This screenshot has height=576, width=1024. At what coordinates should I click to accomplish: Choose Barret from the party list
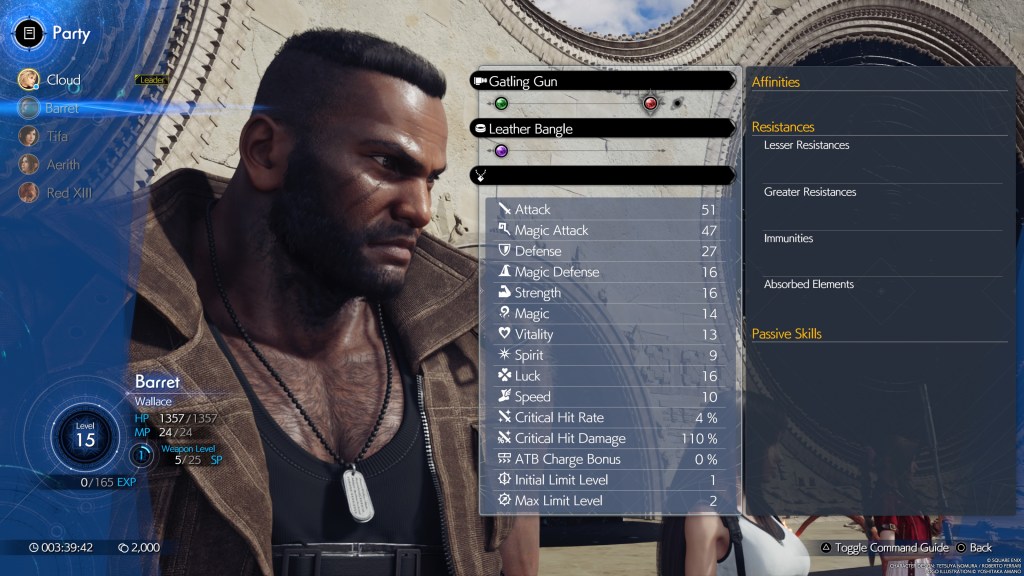pyautogui.click(x=60, y=108)
